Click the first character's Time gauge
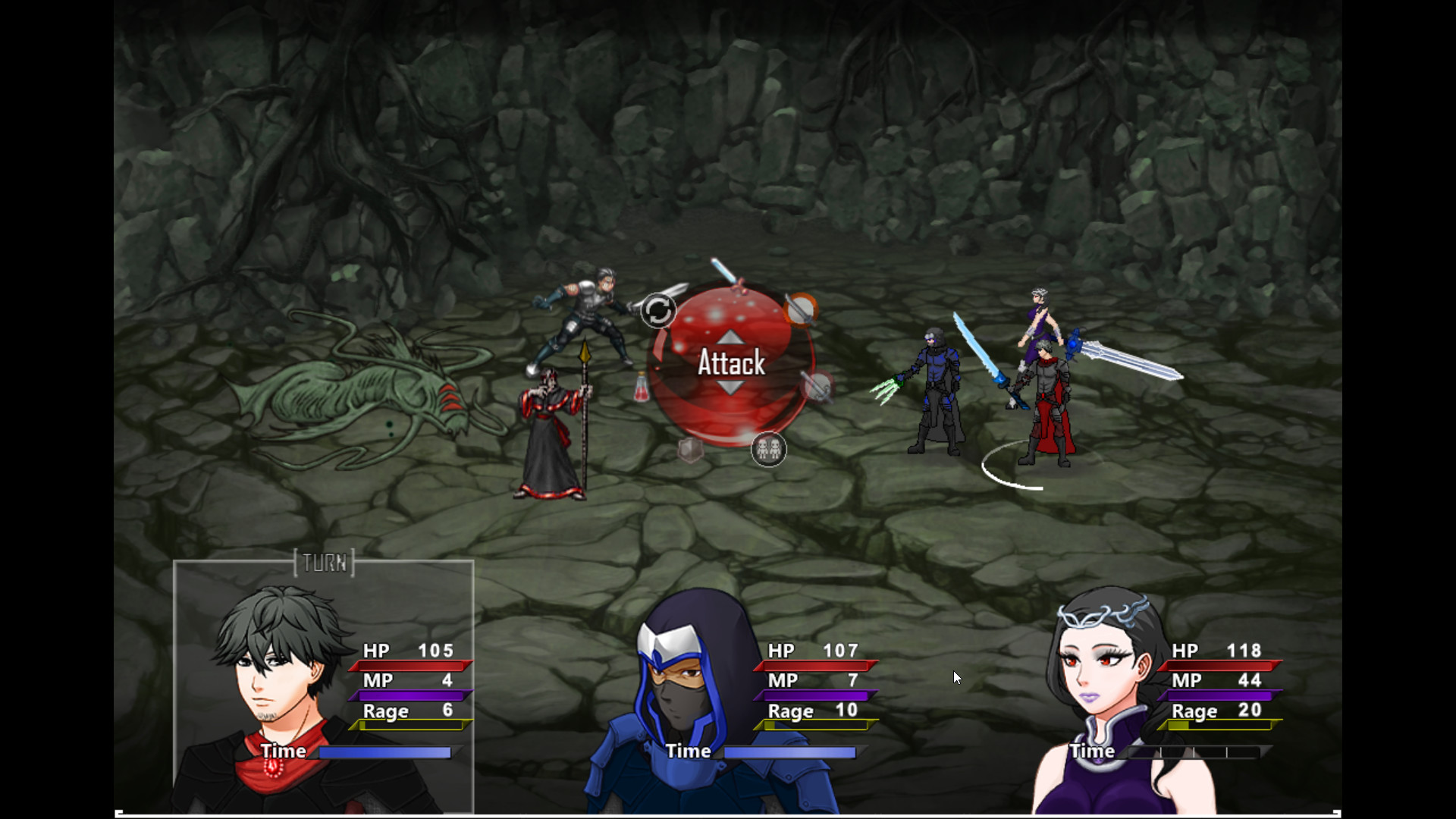Screen dimensions: 1456x819 (385, 752)
